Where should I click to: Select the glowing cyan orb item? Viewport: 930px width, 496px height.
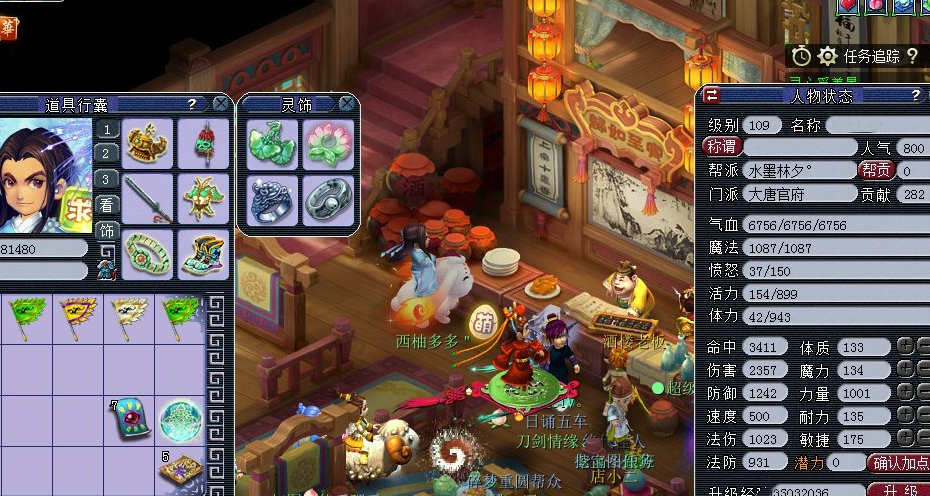181,420
